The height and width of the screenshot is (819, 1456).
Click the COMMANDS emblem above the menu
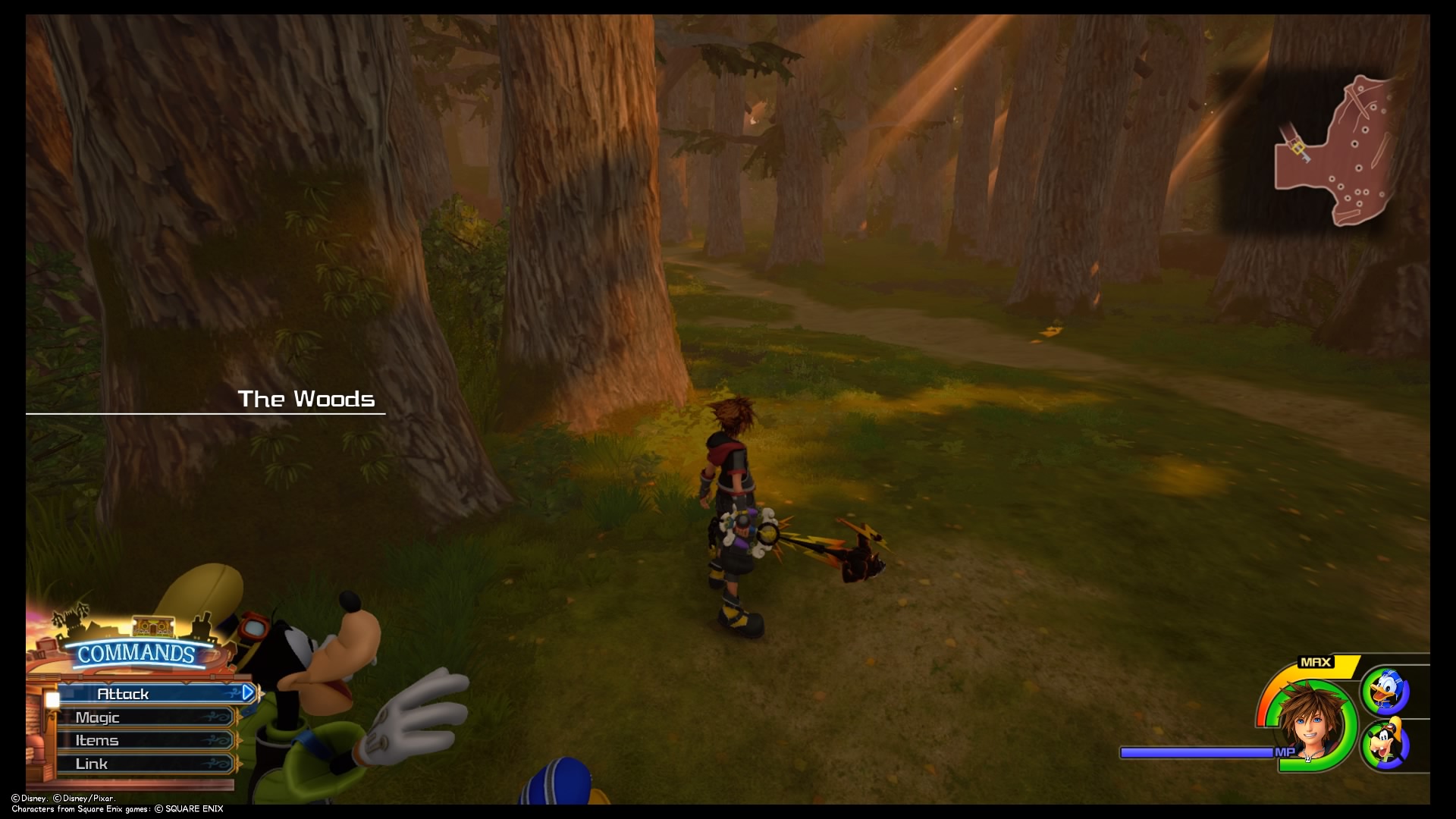point(135,652)
